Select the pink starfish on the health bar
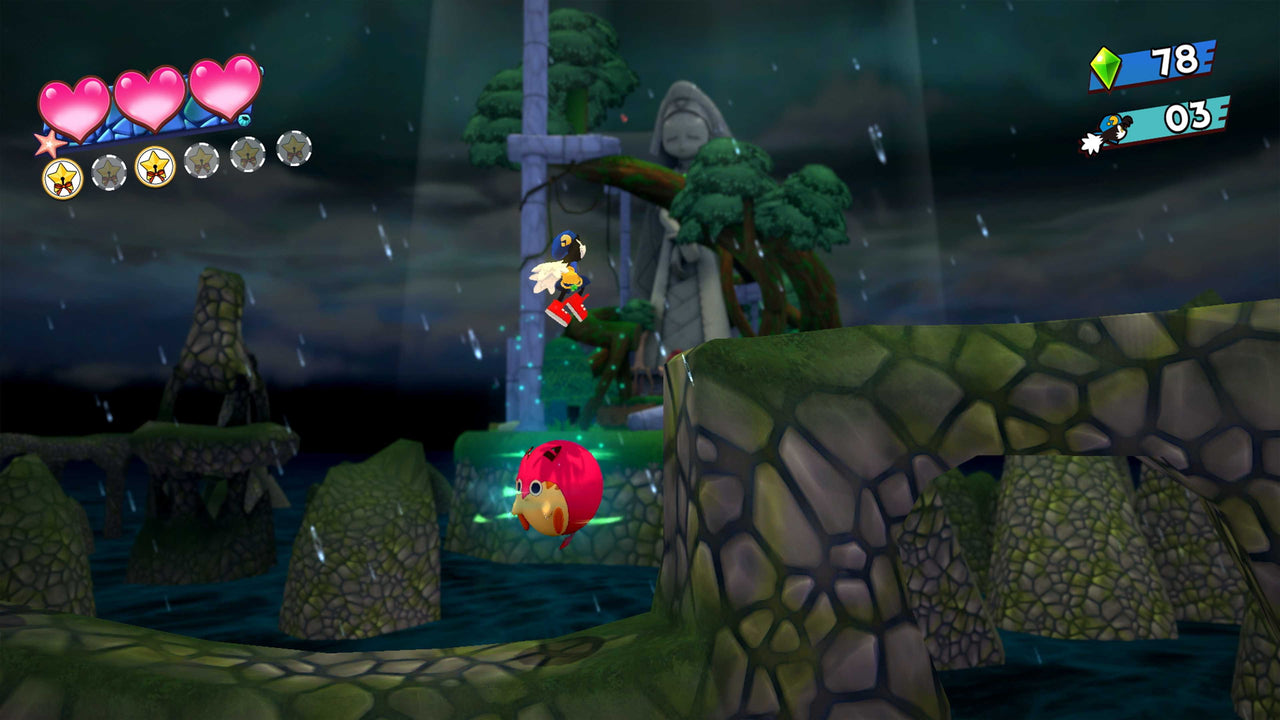 click(48, 144)
